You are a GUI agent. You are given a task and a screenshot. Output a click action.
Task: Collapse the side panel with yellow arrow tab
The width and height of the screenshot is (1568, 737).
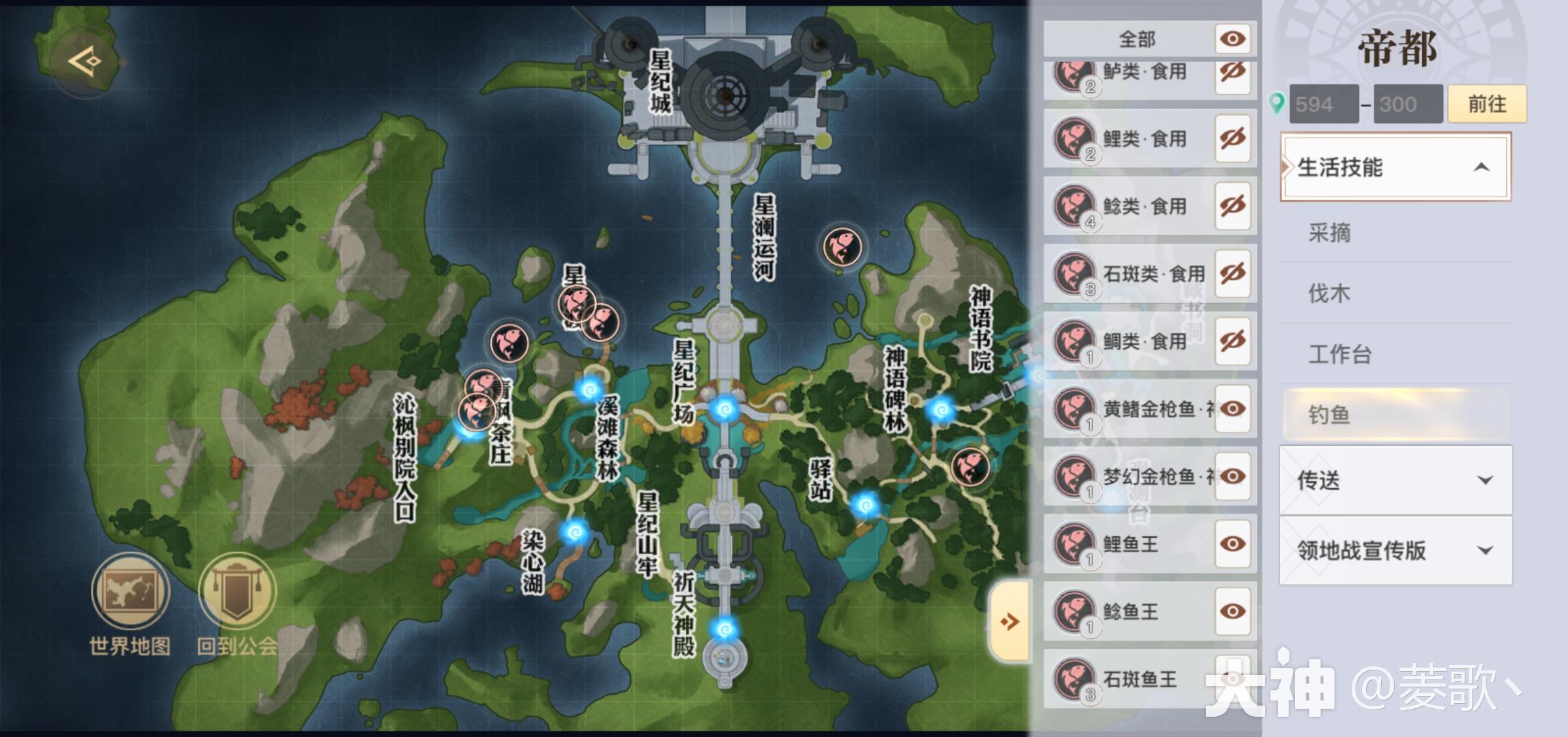click(x=1010, y=621)
